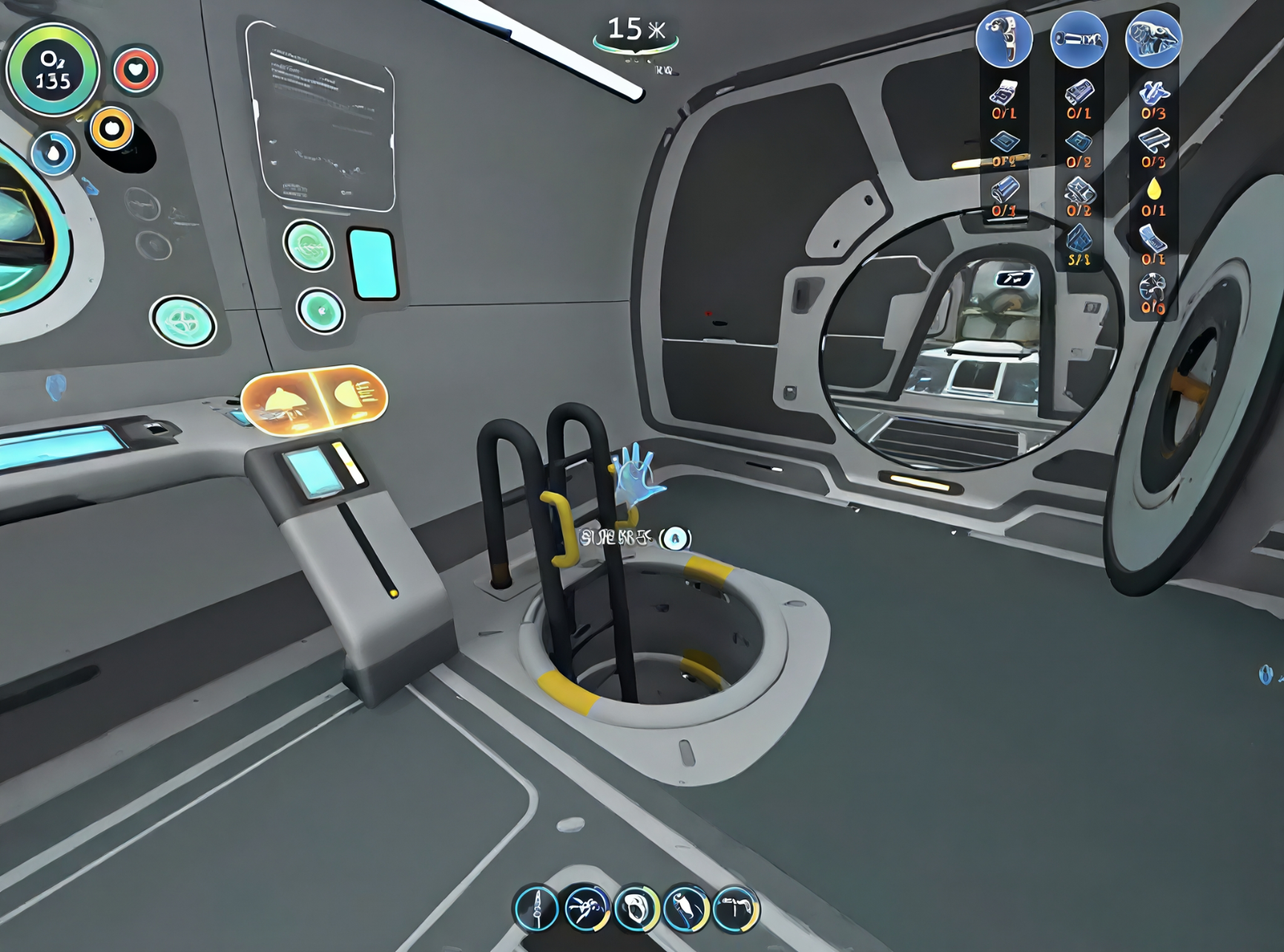Select the curved horn-shaped hotbar tool

(686, 908)
